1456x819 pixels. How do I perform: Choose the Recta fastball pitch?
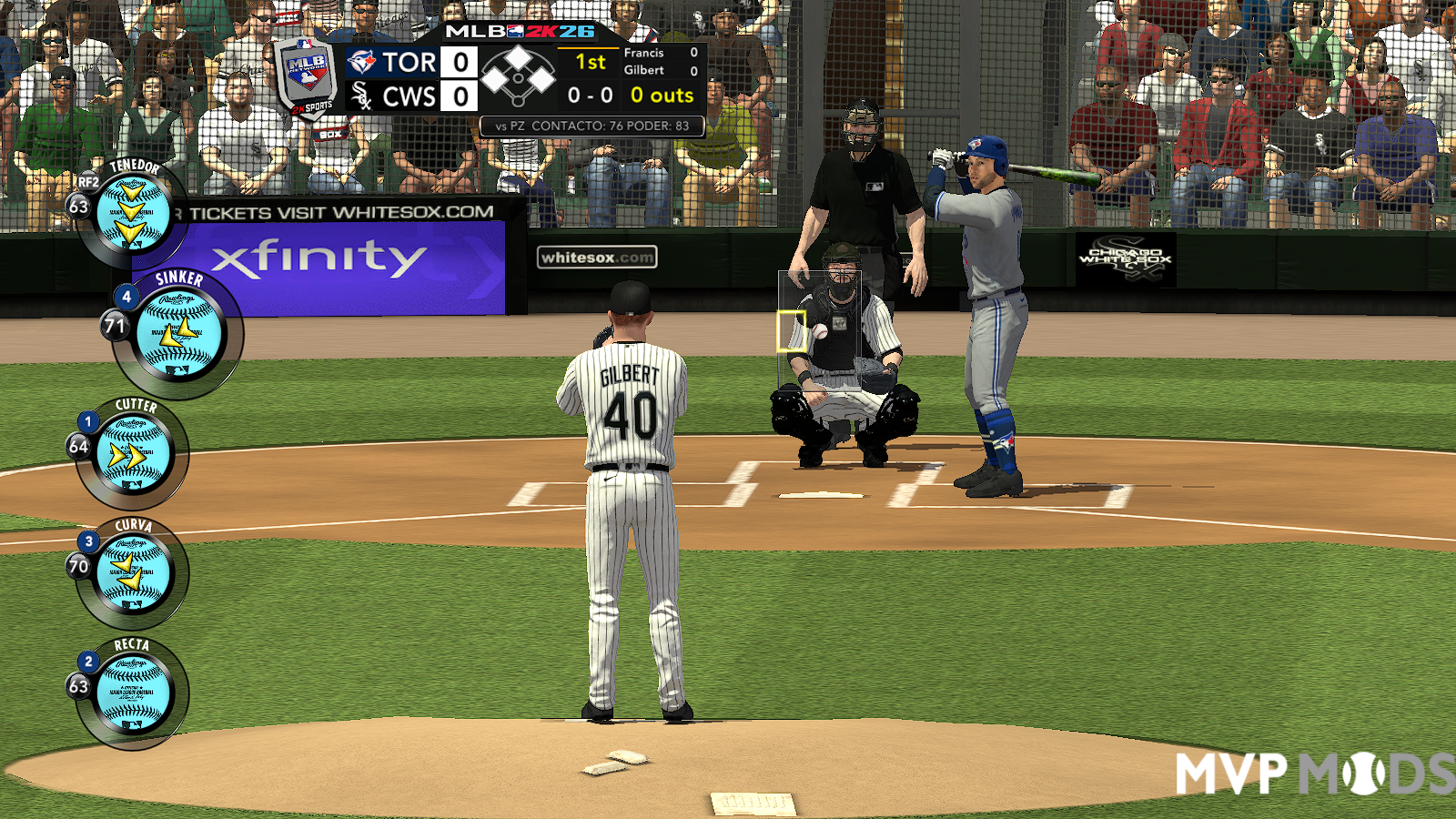(133, 693)
